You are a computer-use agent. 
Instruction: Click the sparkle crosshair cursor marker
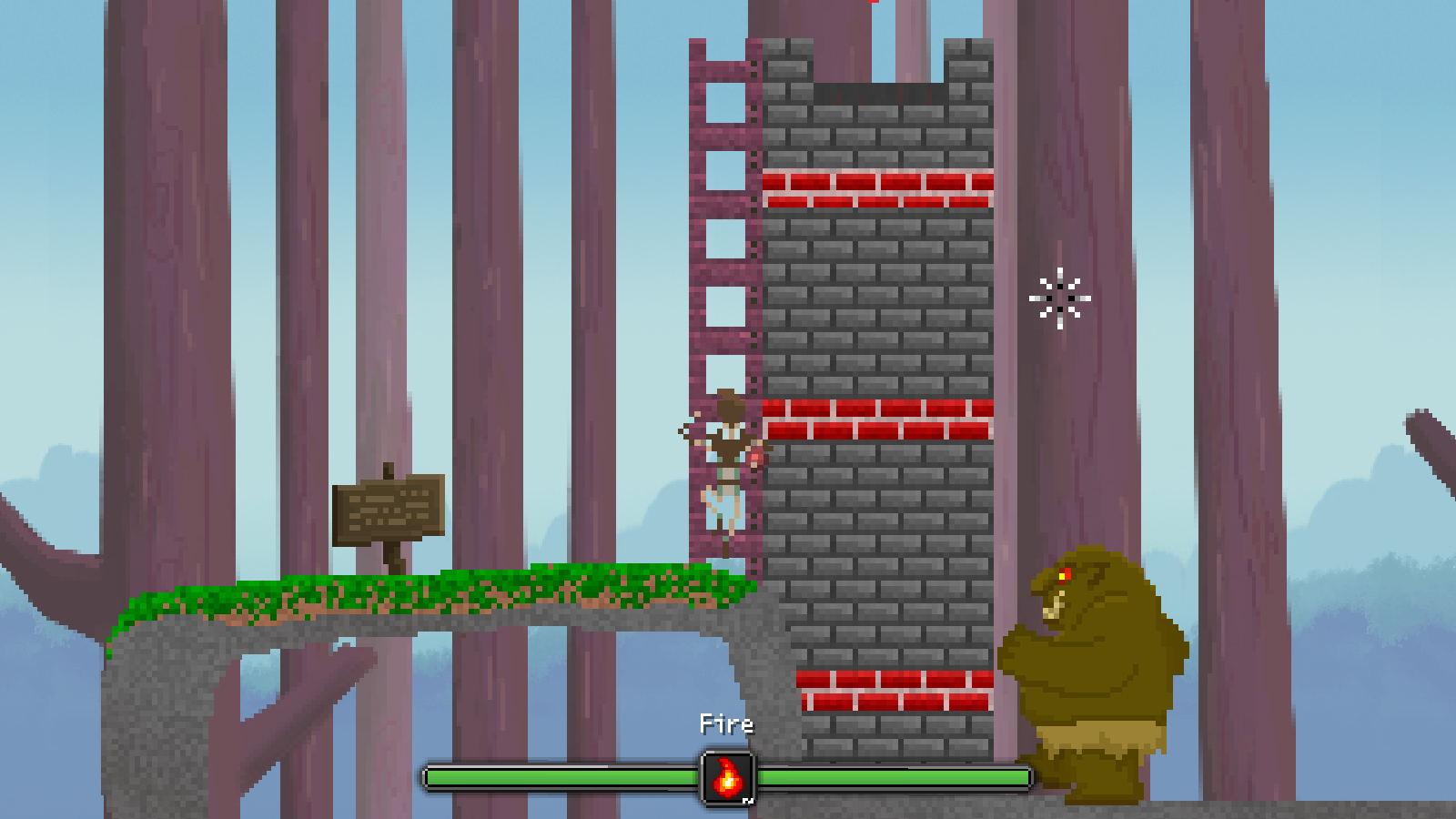tap(1058, 299)
